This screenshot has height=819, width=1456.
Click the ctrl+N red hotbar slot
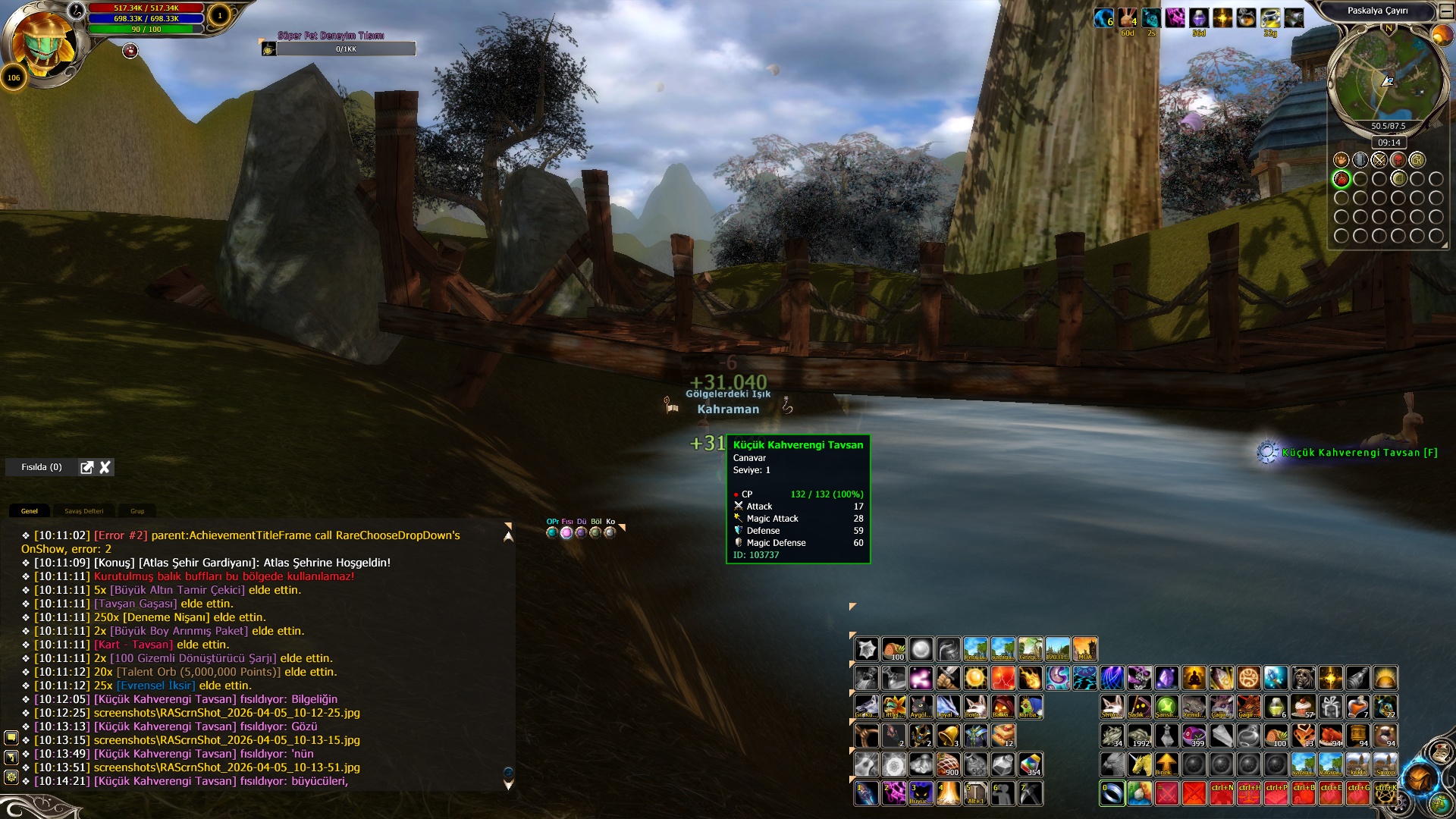(1222, 793)
